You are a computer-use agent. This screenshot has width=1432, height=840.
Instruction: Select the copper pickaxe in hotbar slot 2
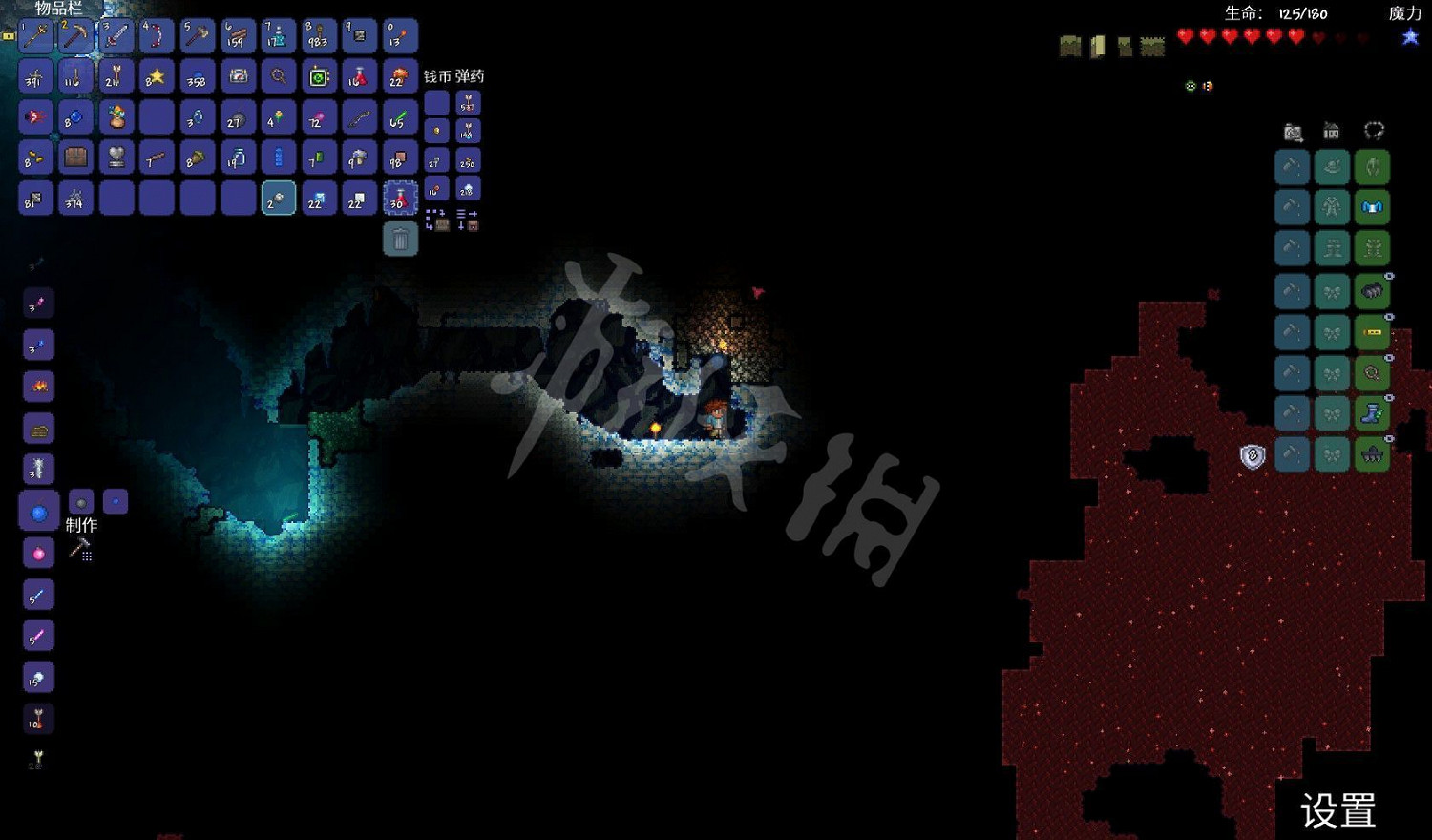tap(74, 36)
